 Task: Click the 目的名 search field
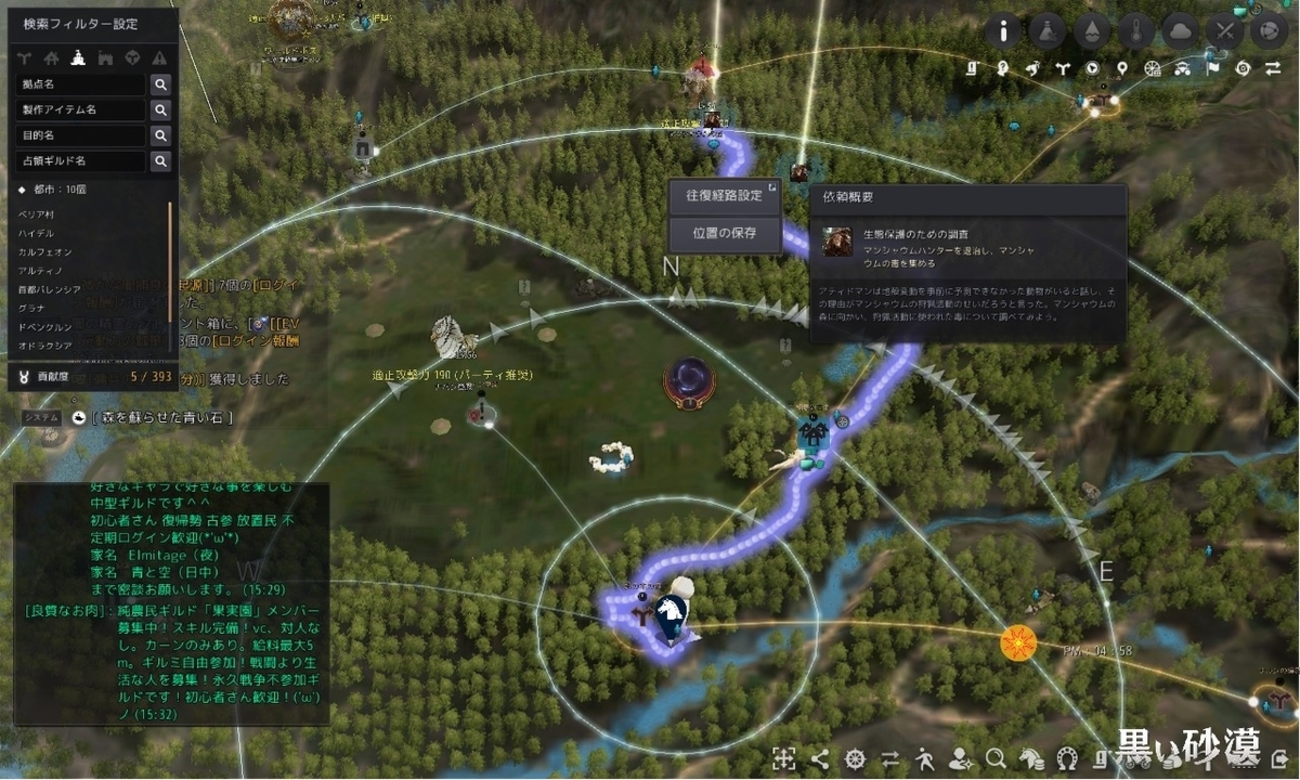click(x=80, y=135)
